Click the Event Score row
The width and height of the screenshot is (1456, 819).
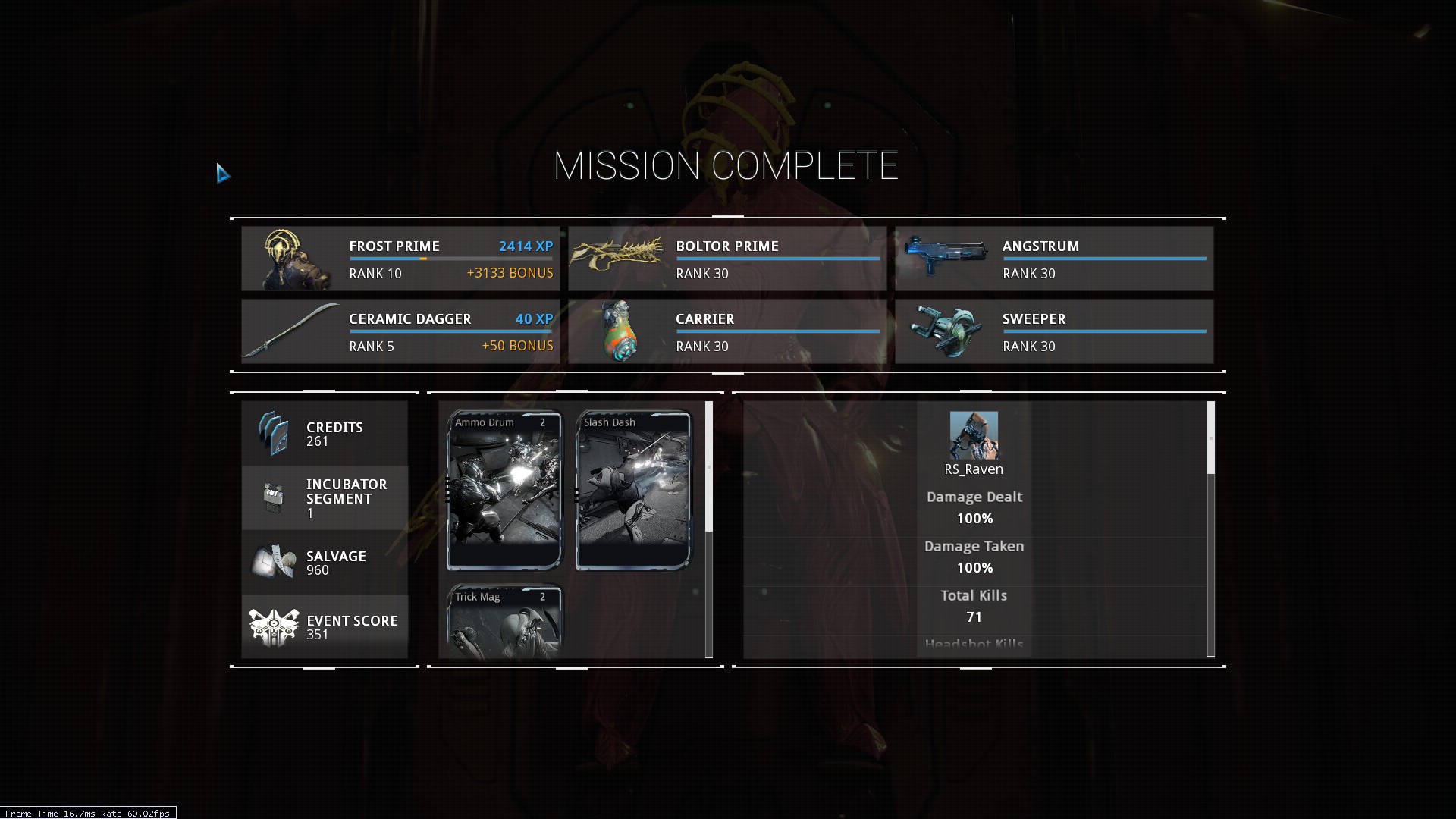[x=325, y=626]
